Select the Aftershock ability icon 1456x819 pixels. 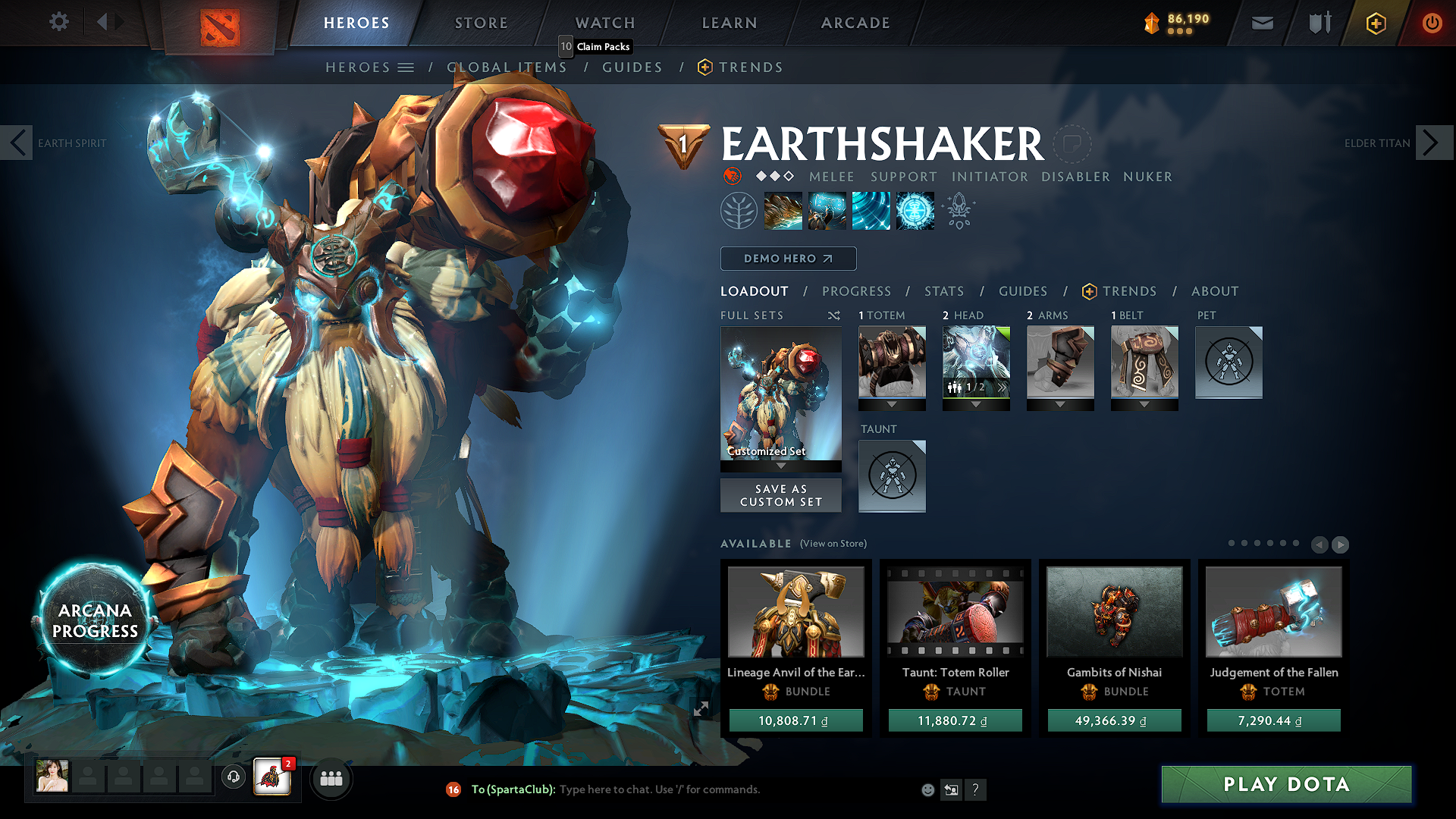(x=871, y=210)
